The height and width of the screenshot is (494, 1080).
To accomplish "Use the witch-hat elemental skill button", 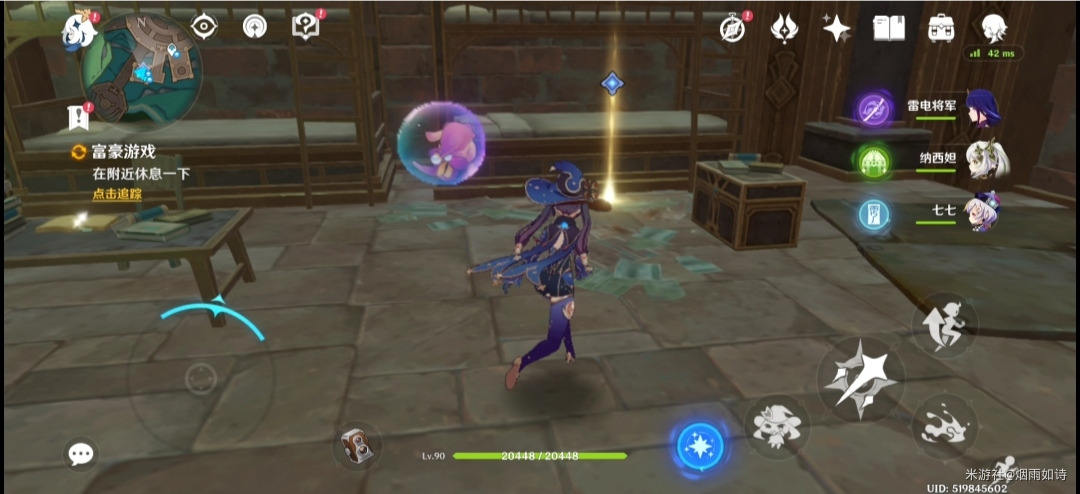I will (x=777, y=426).
